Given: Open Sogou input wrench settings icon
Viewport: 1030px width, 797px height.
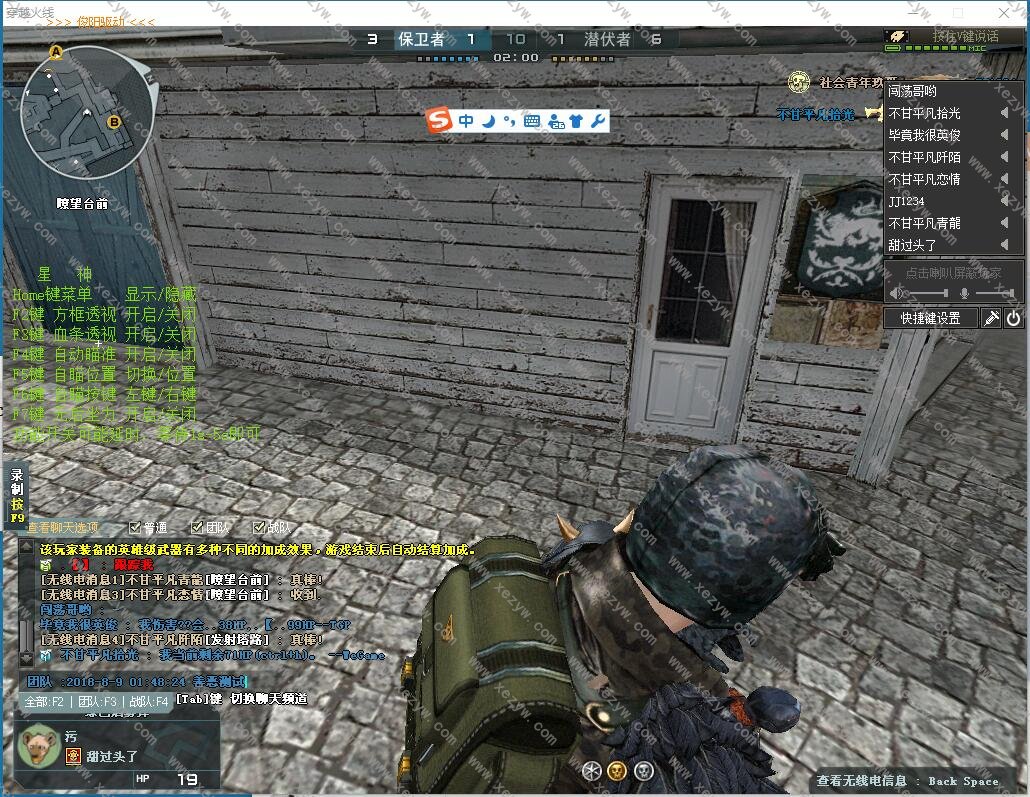Looking at the screenshot, I should [x=598, y=121].
